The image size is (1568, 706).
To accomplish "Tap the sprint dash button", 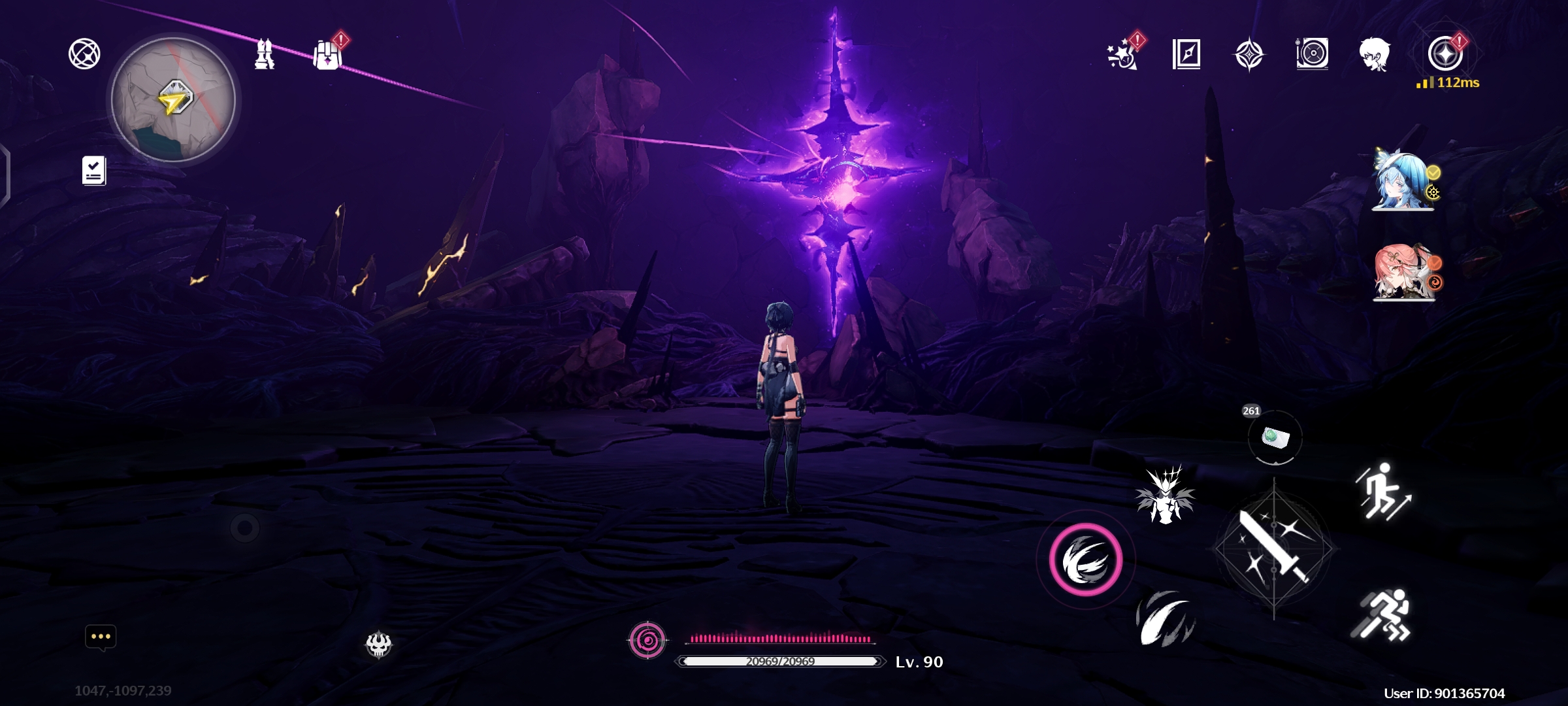I will [1382, 615].
